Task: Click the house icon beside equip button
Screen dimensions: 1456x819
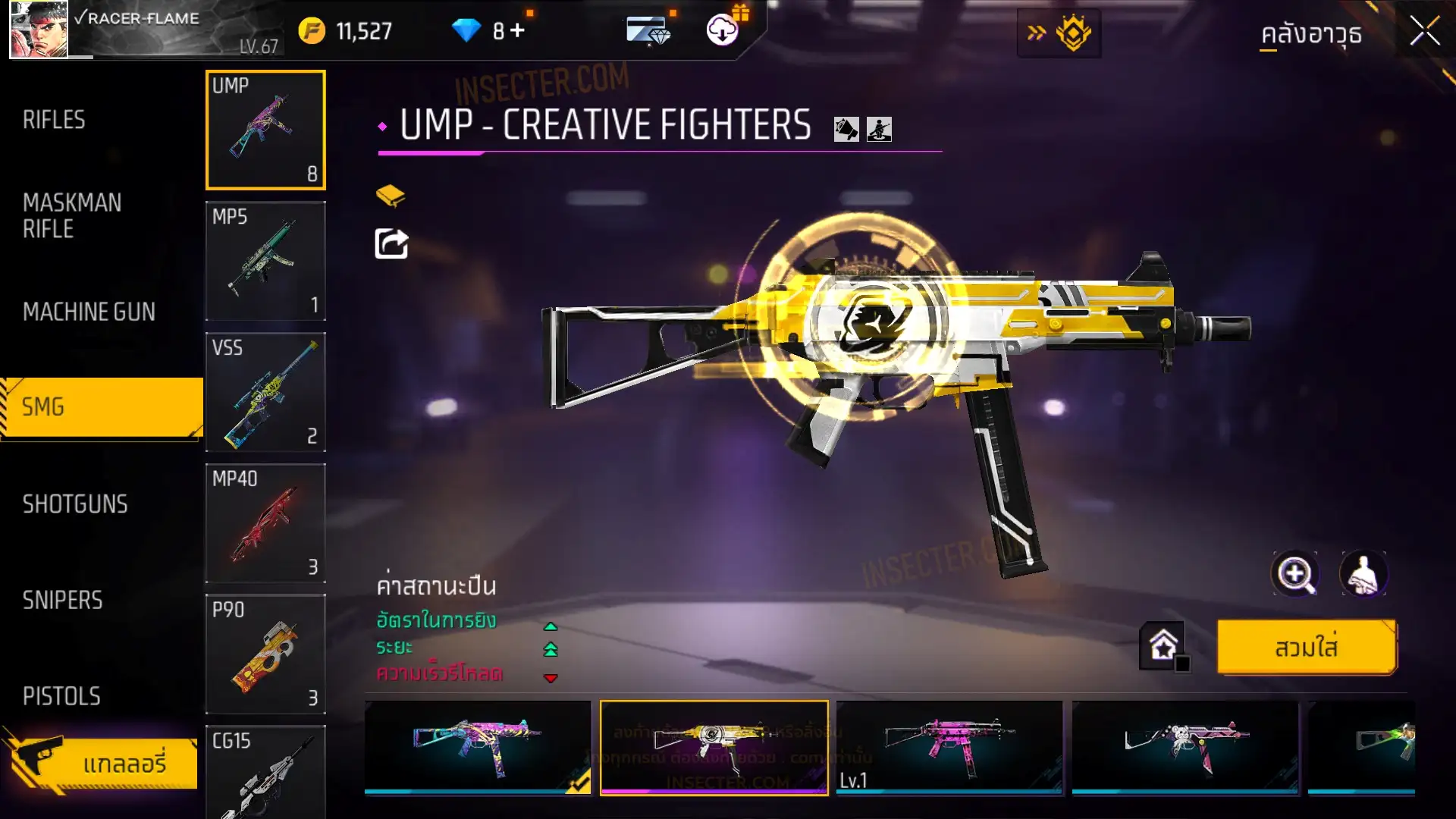Action: pyautogui.click(x=1163, y=646)
